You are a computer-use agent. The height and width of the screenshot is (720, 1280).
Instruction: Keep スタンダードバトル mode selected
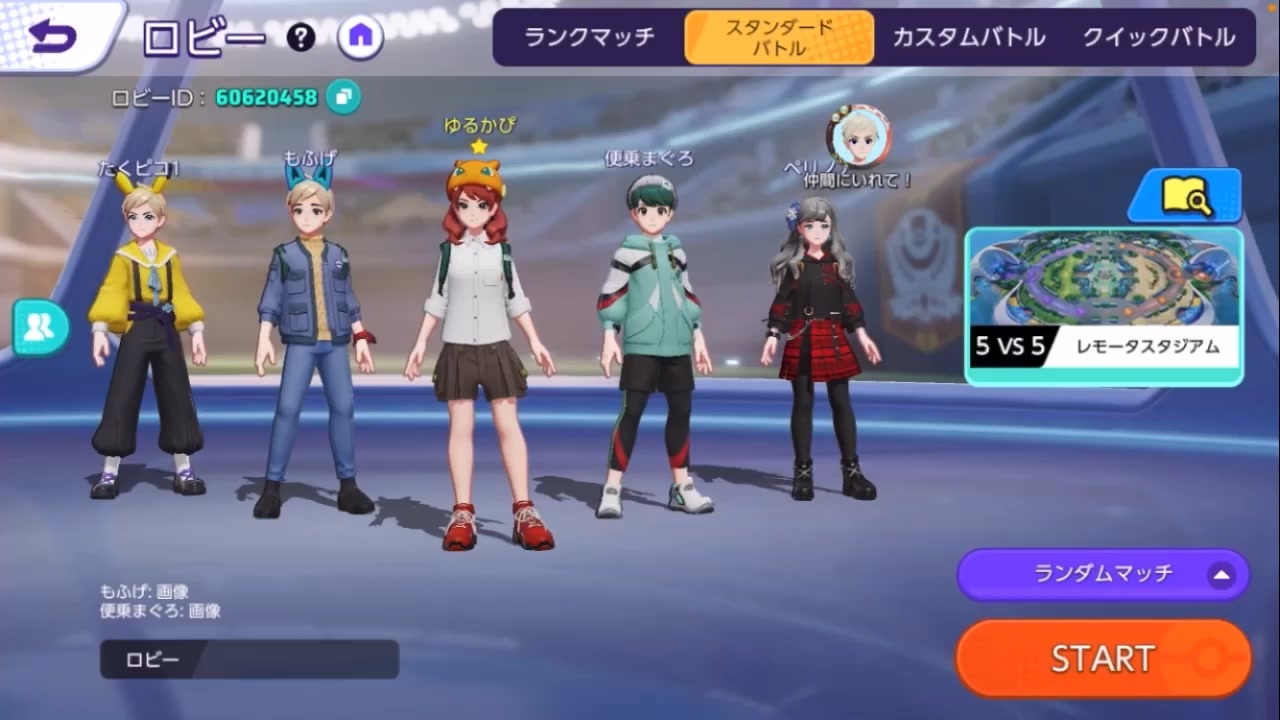click(x=779, y=37)
